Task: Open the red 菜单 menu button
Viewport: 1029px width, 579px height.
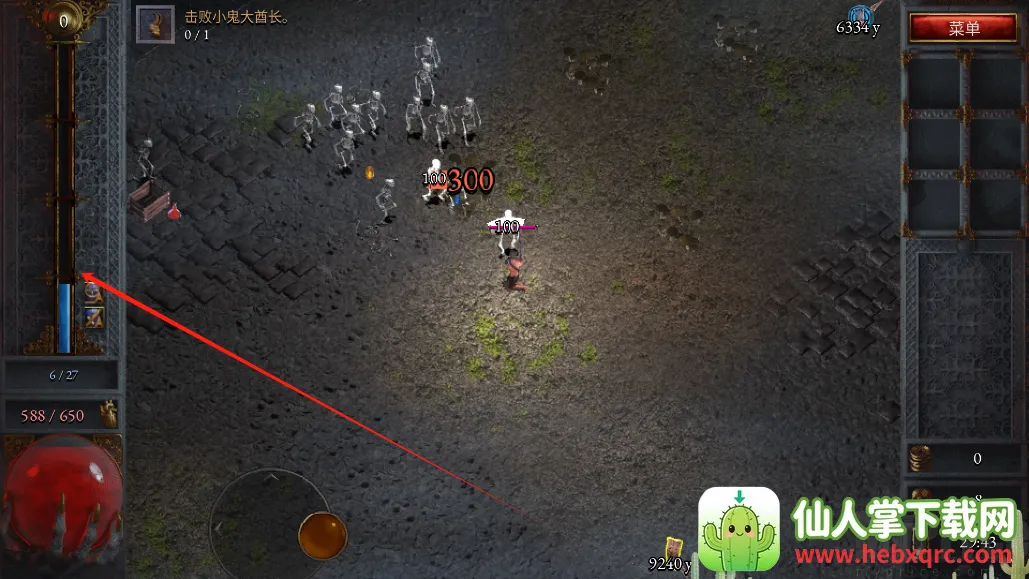Action: point(963,28)
